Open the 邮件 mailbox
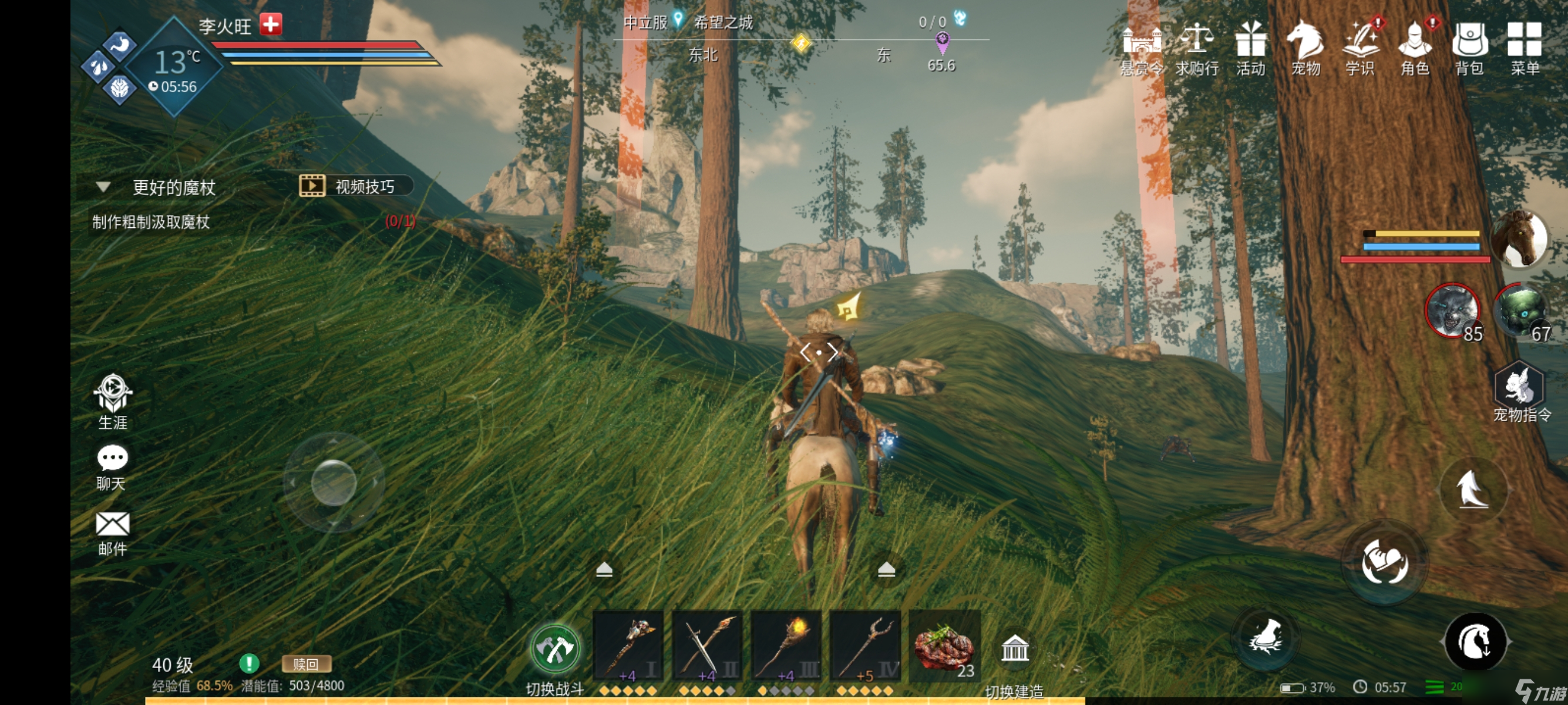 point(113,533)
